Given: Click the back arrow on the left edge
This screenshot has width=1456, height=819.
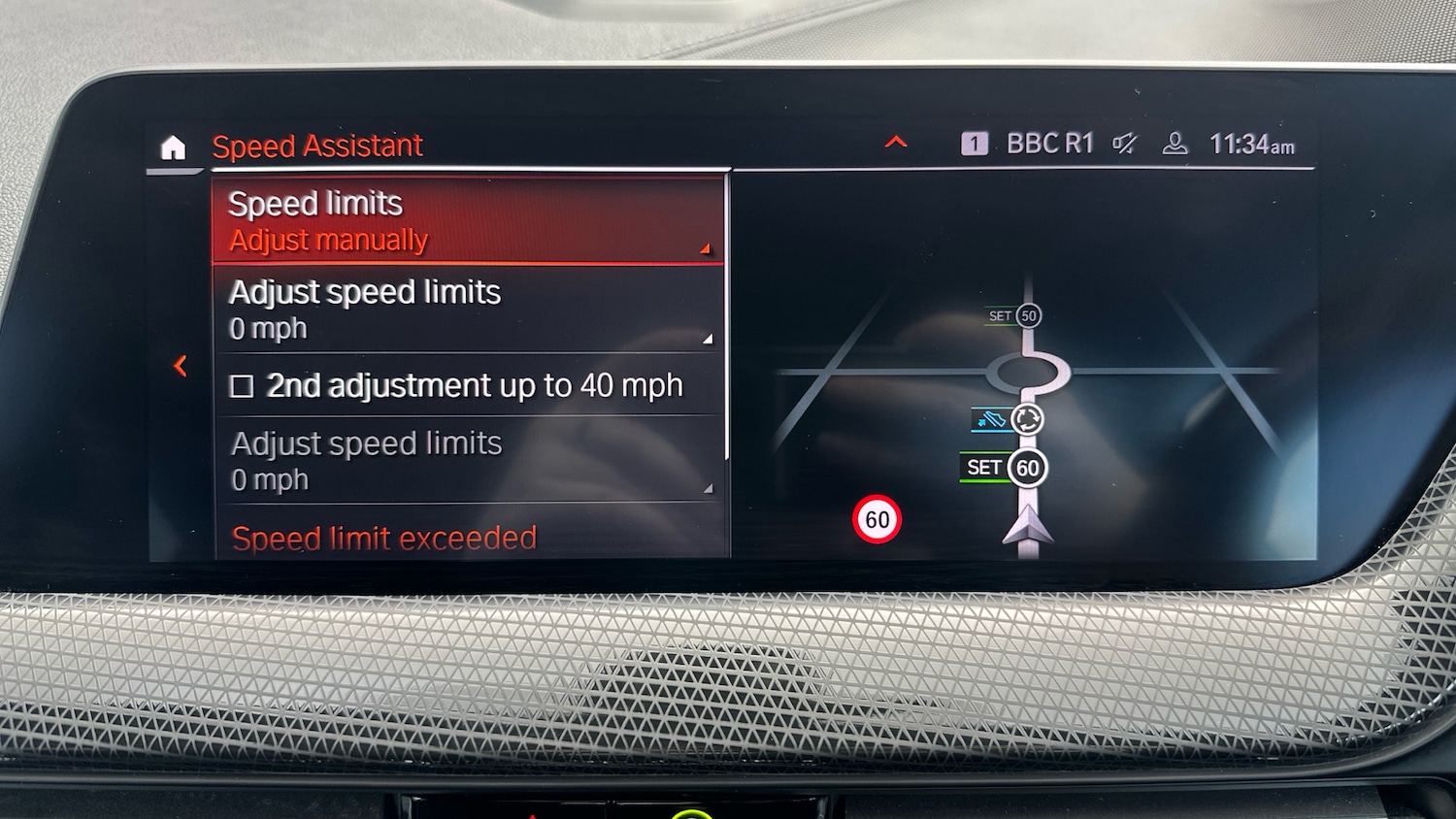Looking at the screenshot, I should tap(182, 366).
